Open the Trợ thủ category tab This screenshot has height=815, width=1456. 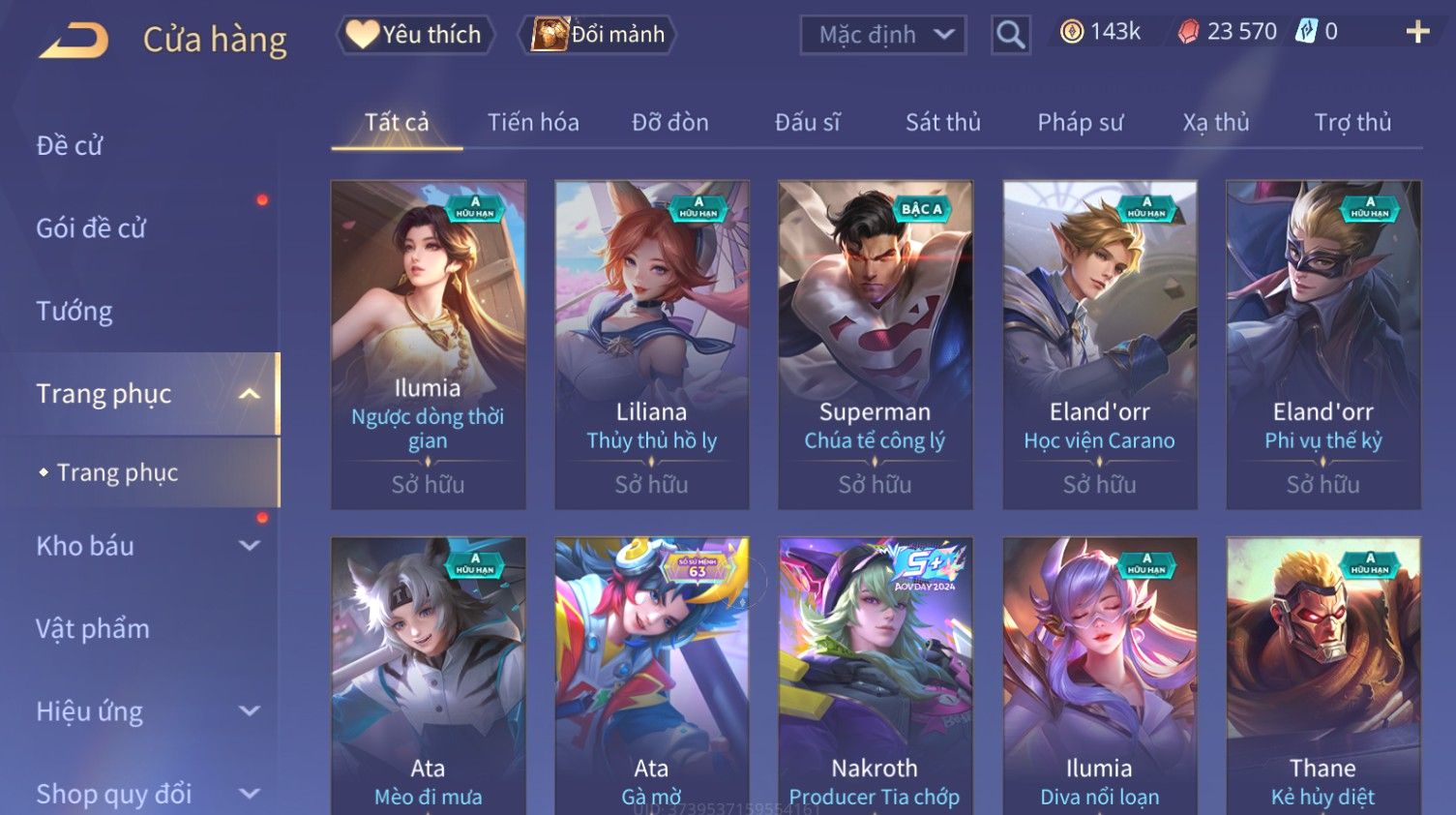[1352, 123]
